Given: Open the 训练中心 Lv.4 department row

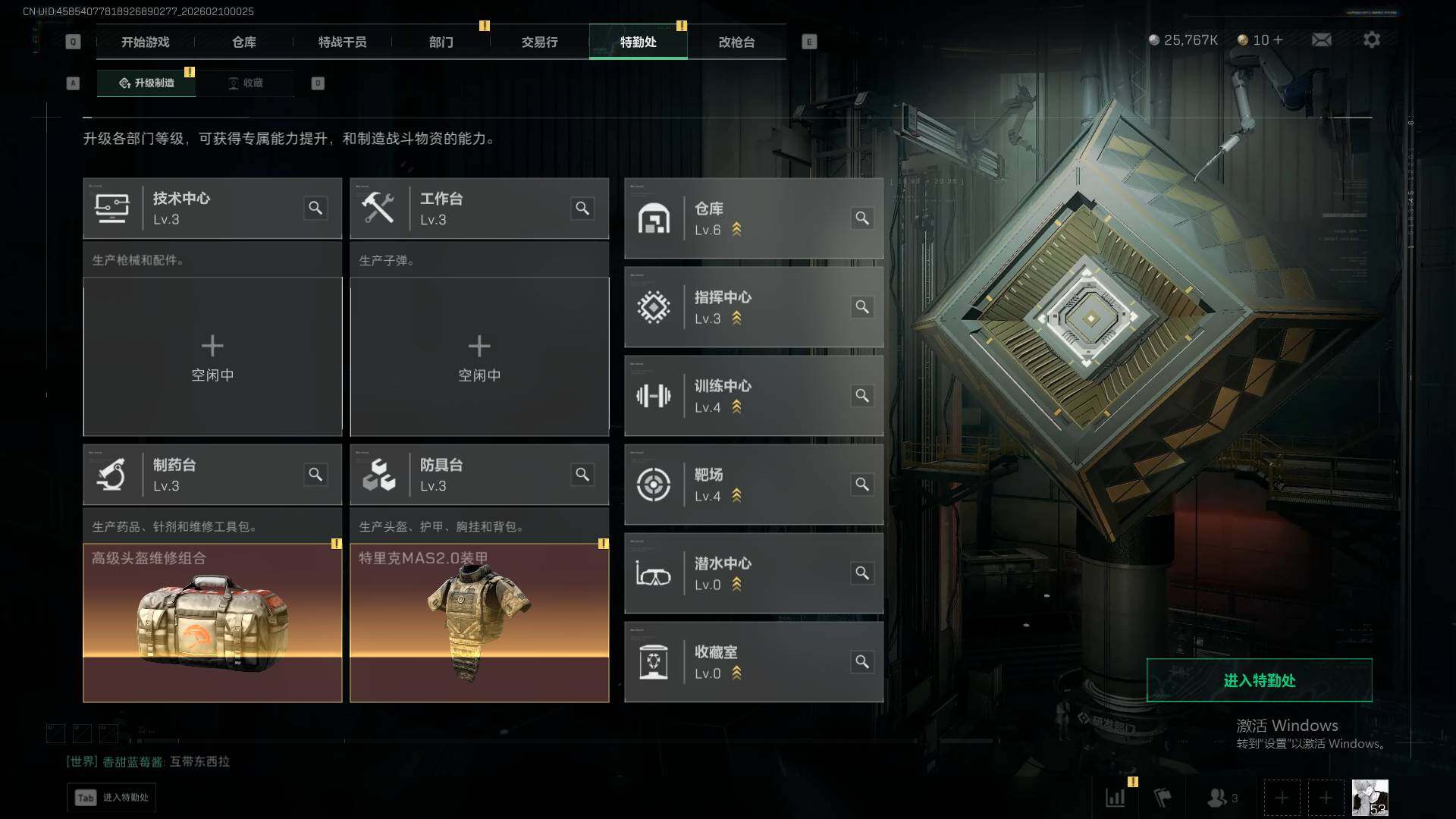Looking at the screenshot, I should [753, 396].
